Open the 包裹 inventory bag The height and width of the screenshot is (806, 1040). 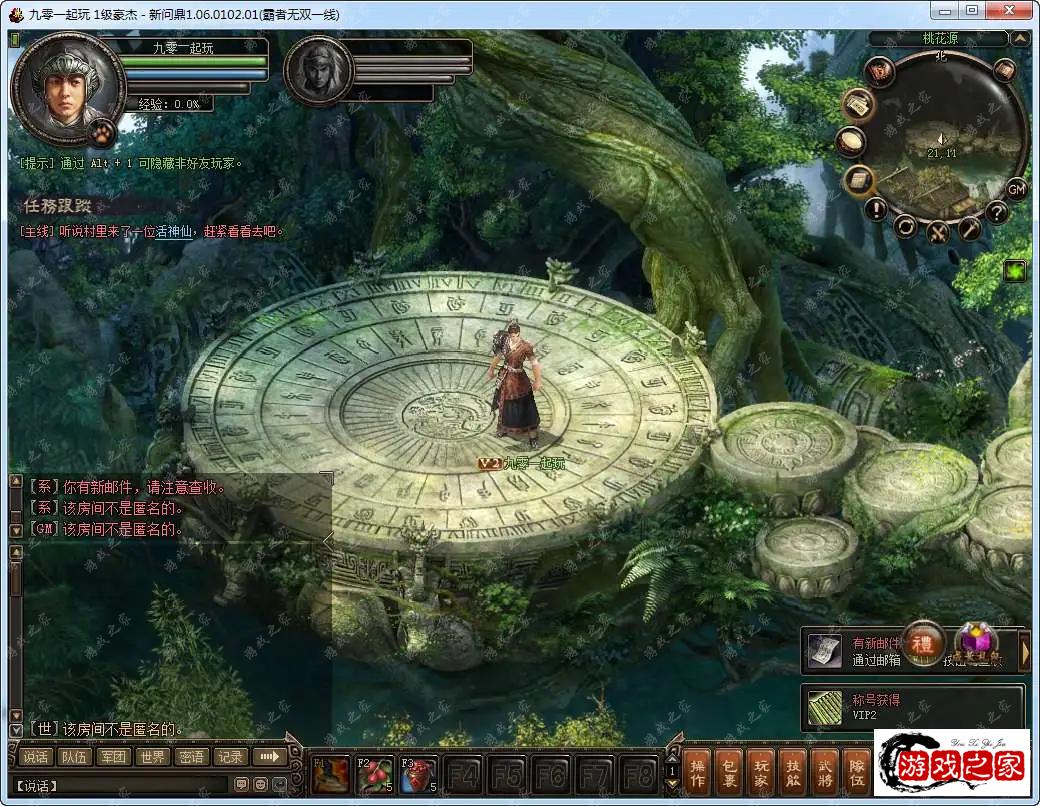[729, 771]
